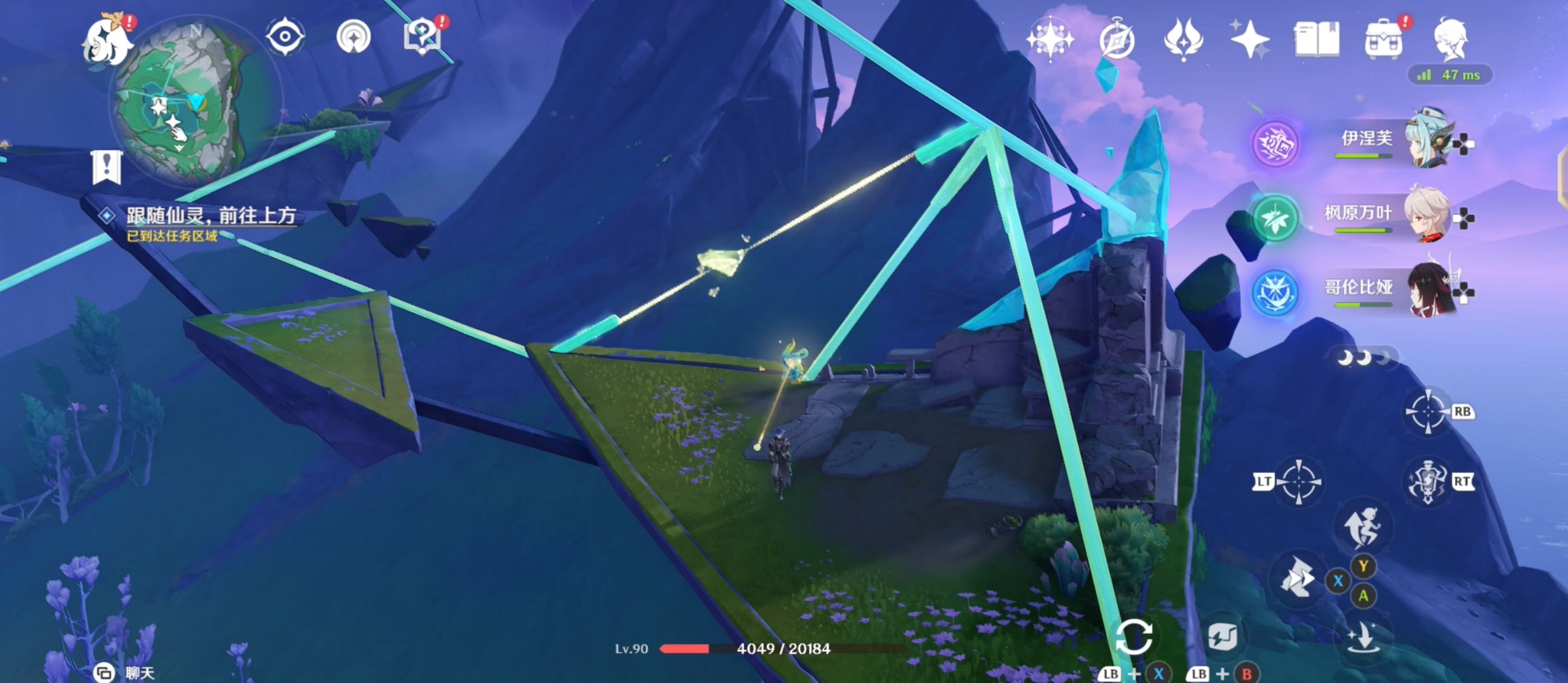The height and width of the screenshot is (683, 1568).
Task: Toggle the elemental sight eye icon
Action: [285, 36]
